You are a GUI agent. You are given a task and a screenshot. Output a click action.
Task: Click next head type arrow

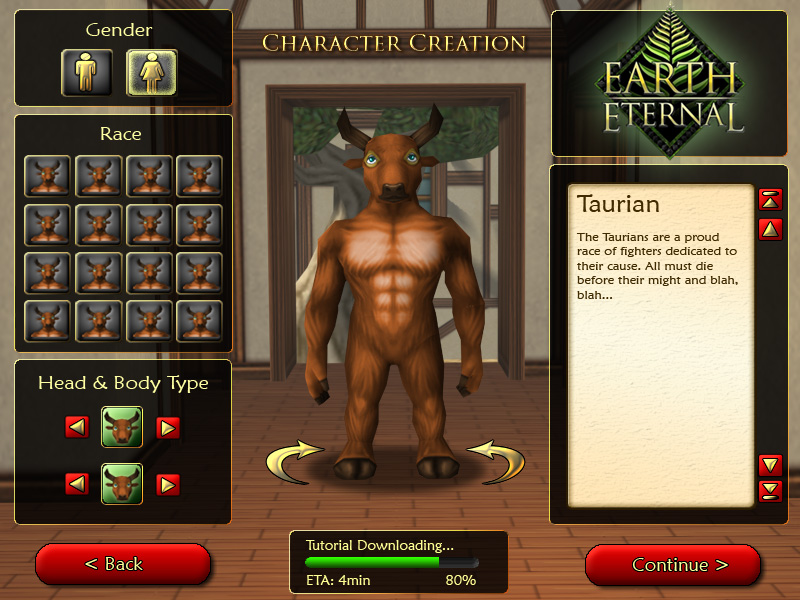tap(168, 428)
